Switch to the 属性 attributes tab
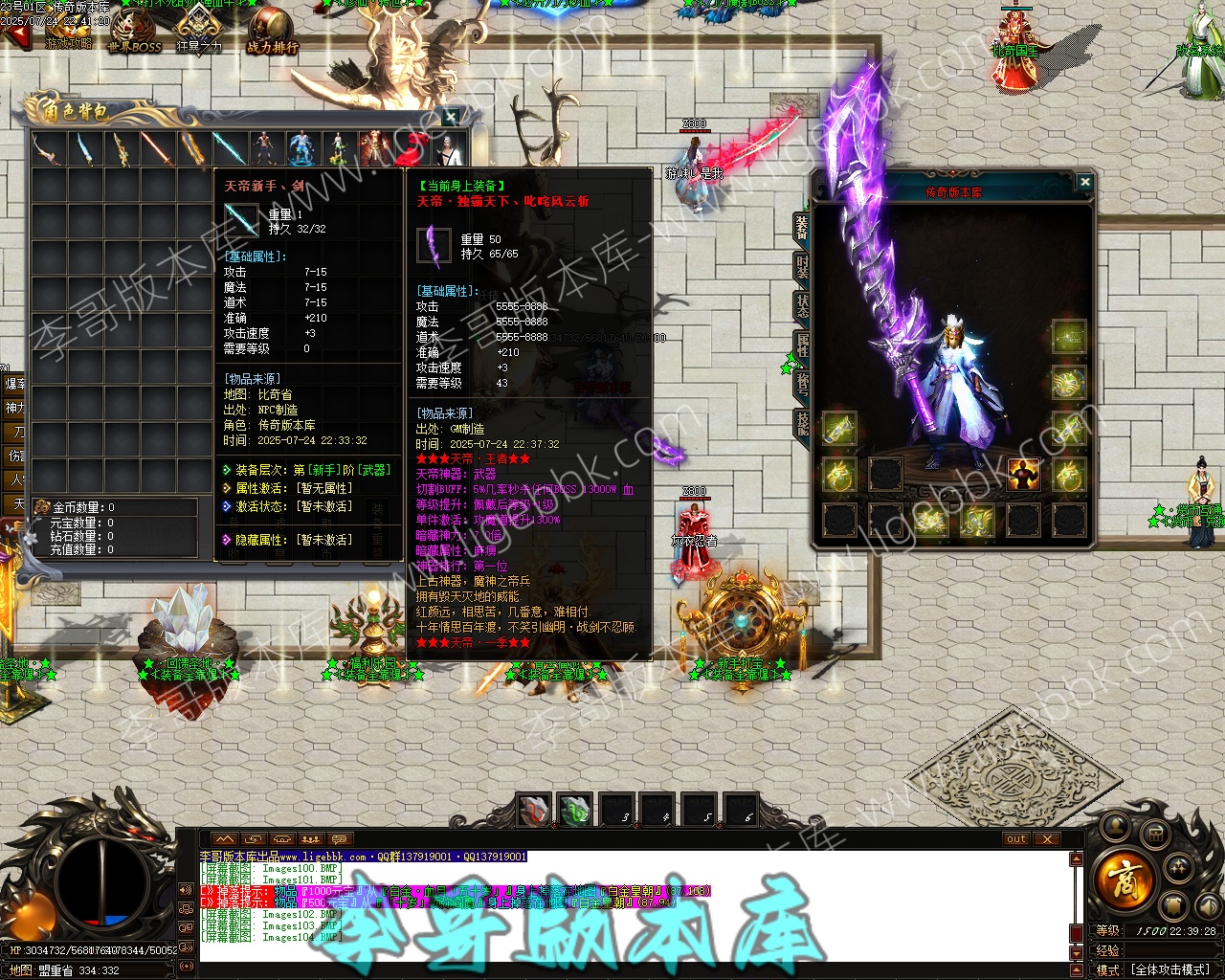Screen dimensions: 1225x980 click(x=802, y=345)
